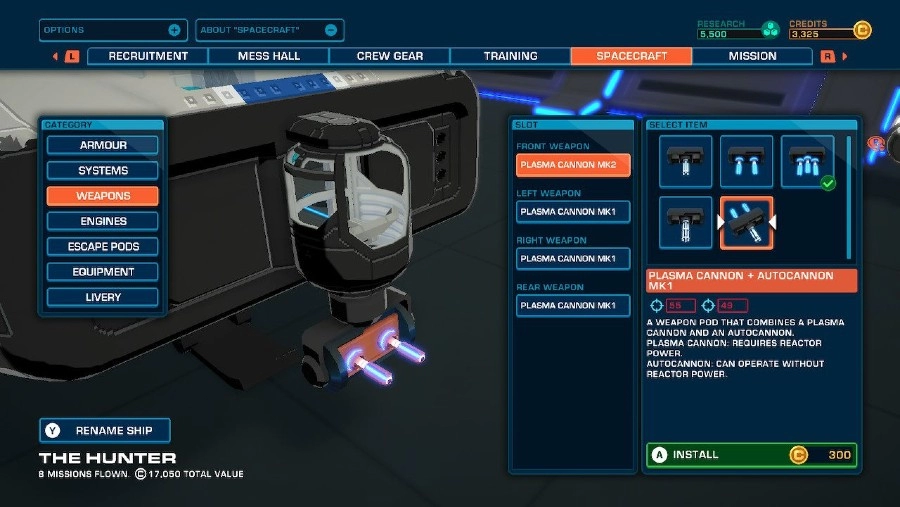Viewport: 900px width, 507px height.
Task: Select the Front Weapon Plasma Cannon MK2 slot
Action: point(573,164)
